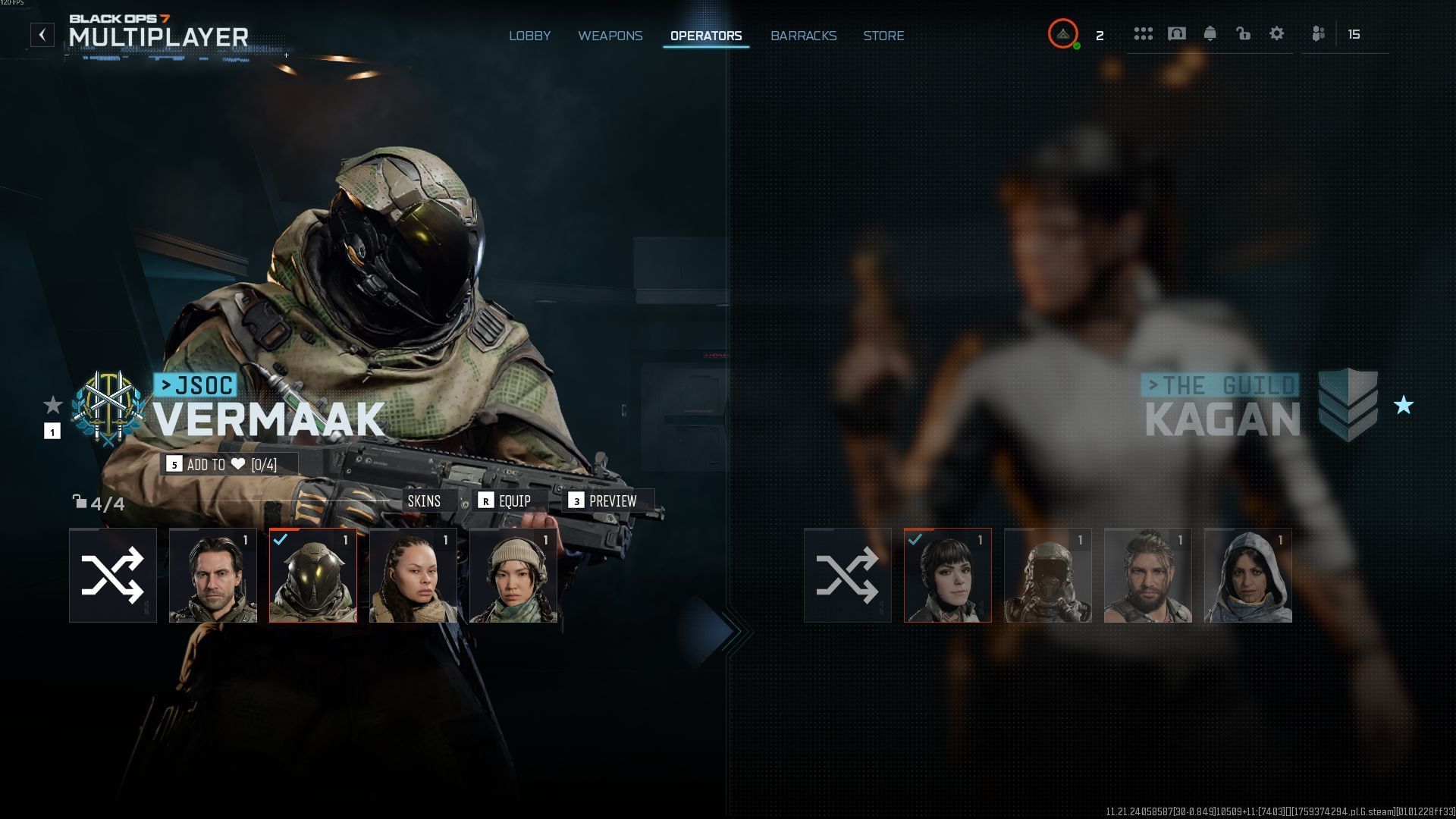The height and width of the screenshot is (819, 1456).
Task: Choose the JSOC random shuffle tile
Action: pyautogui.click(x=113, y=576)
